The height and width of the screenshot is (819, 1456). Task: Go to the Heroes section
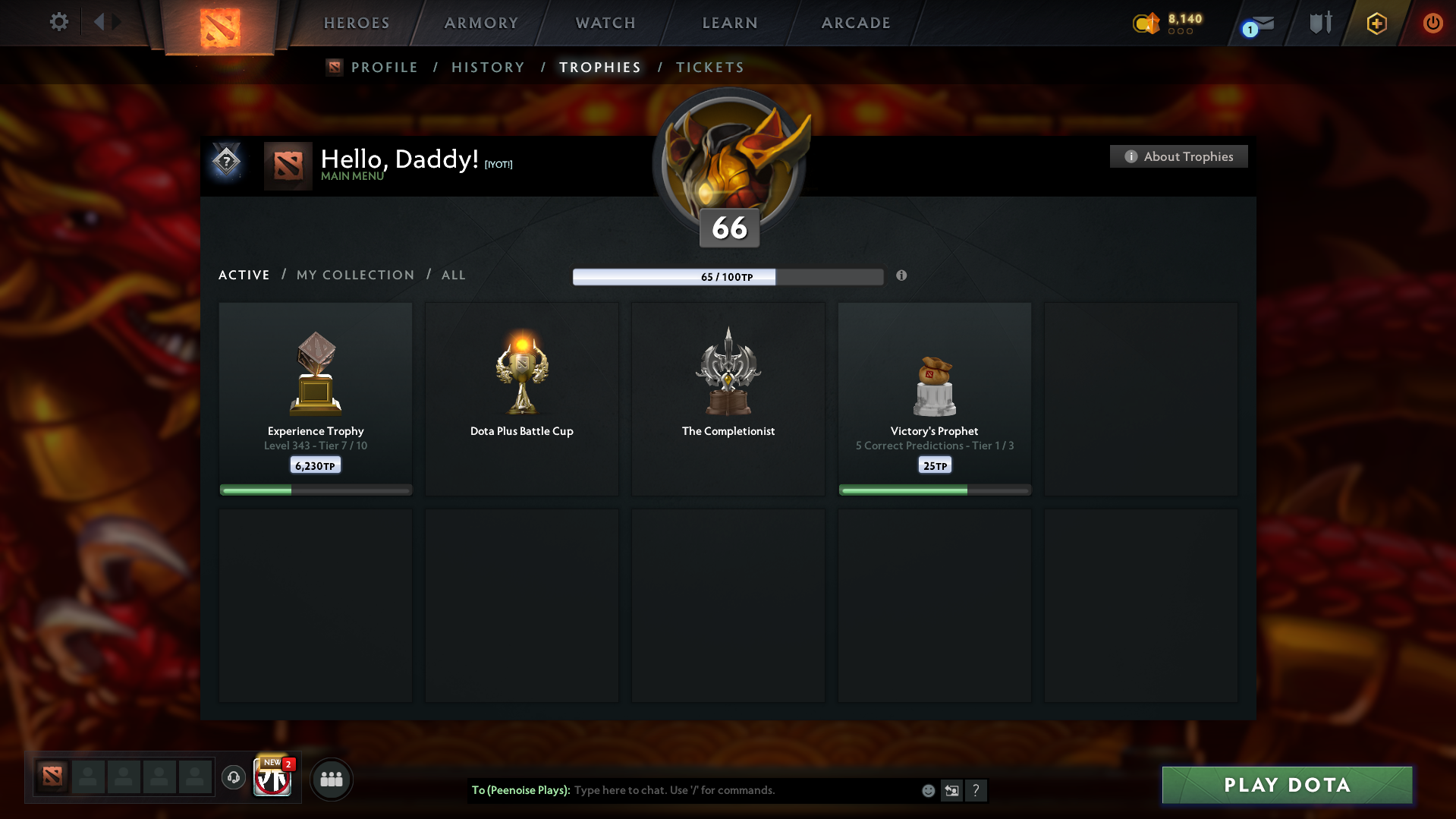pos(357,23)
